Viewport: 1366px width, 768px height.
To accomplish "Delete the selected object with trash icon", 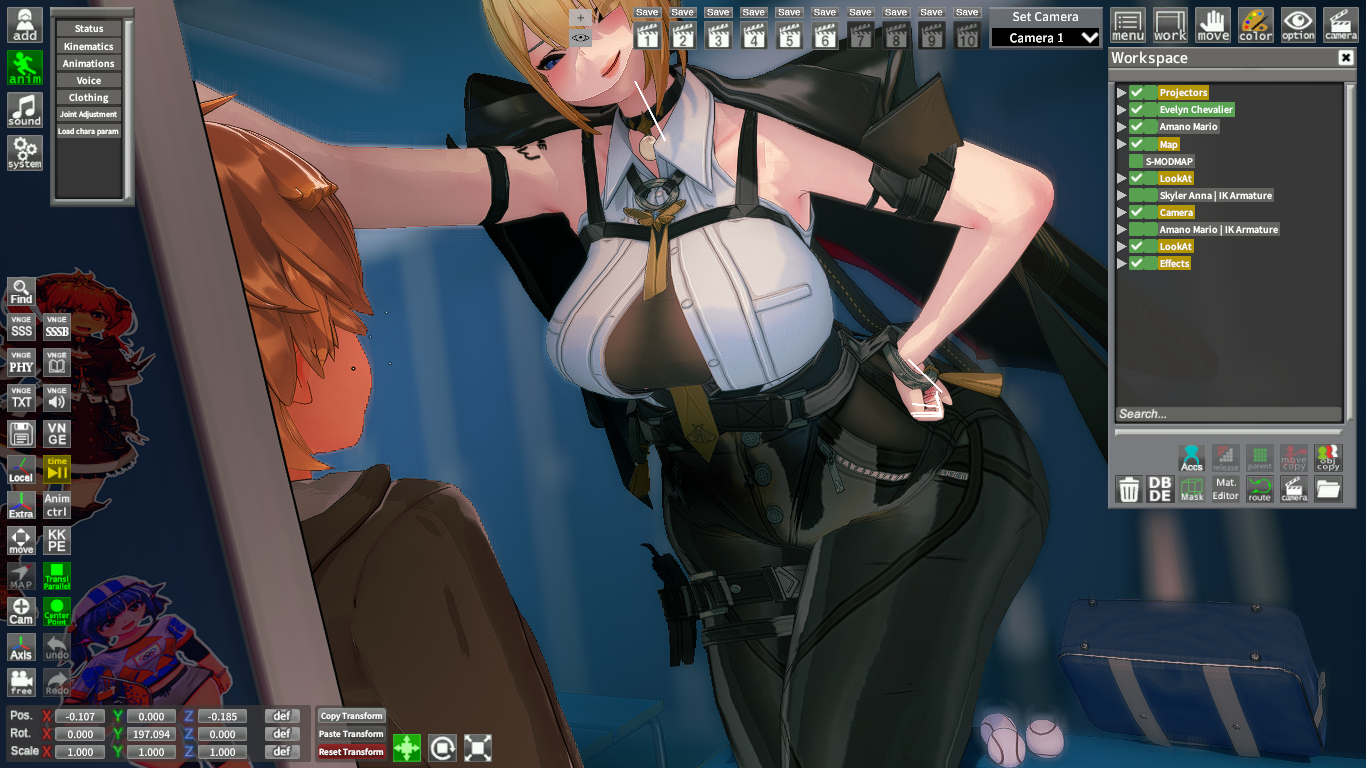I will coord(1128,489).
